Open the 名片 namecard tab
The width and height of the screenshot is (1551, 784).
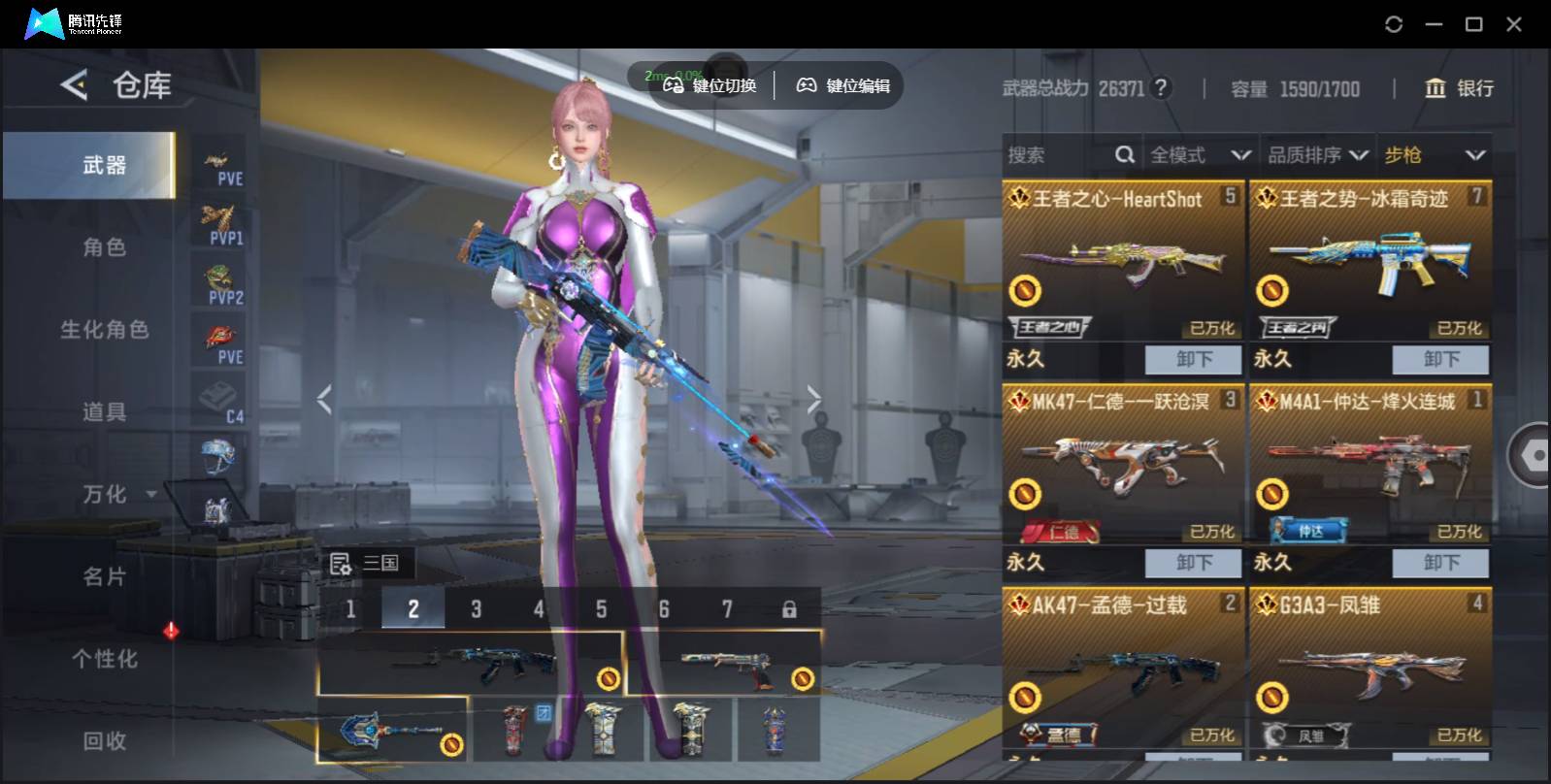pos(104,577)
